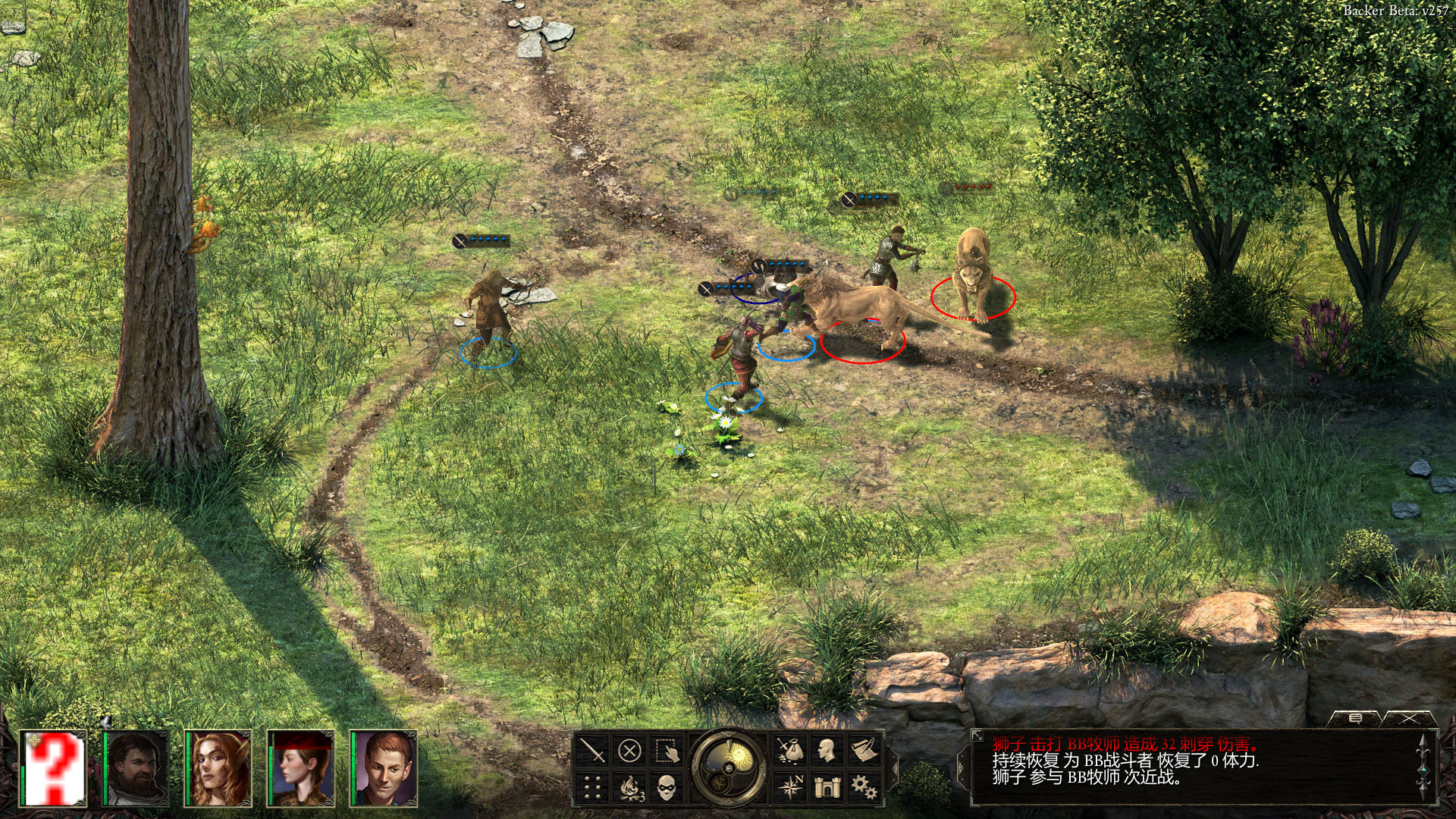1456x819 pixels.
Task: Select the long-haired elf woman portrait
Action: (219, 767)
